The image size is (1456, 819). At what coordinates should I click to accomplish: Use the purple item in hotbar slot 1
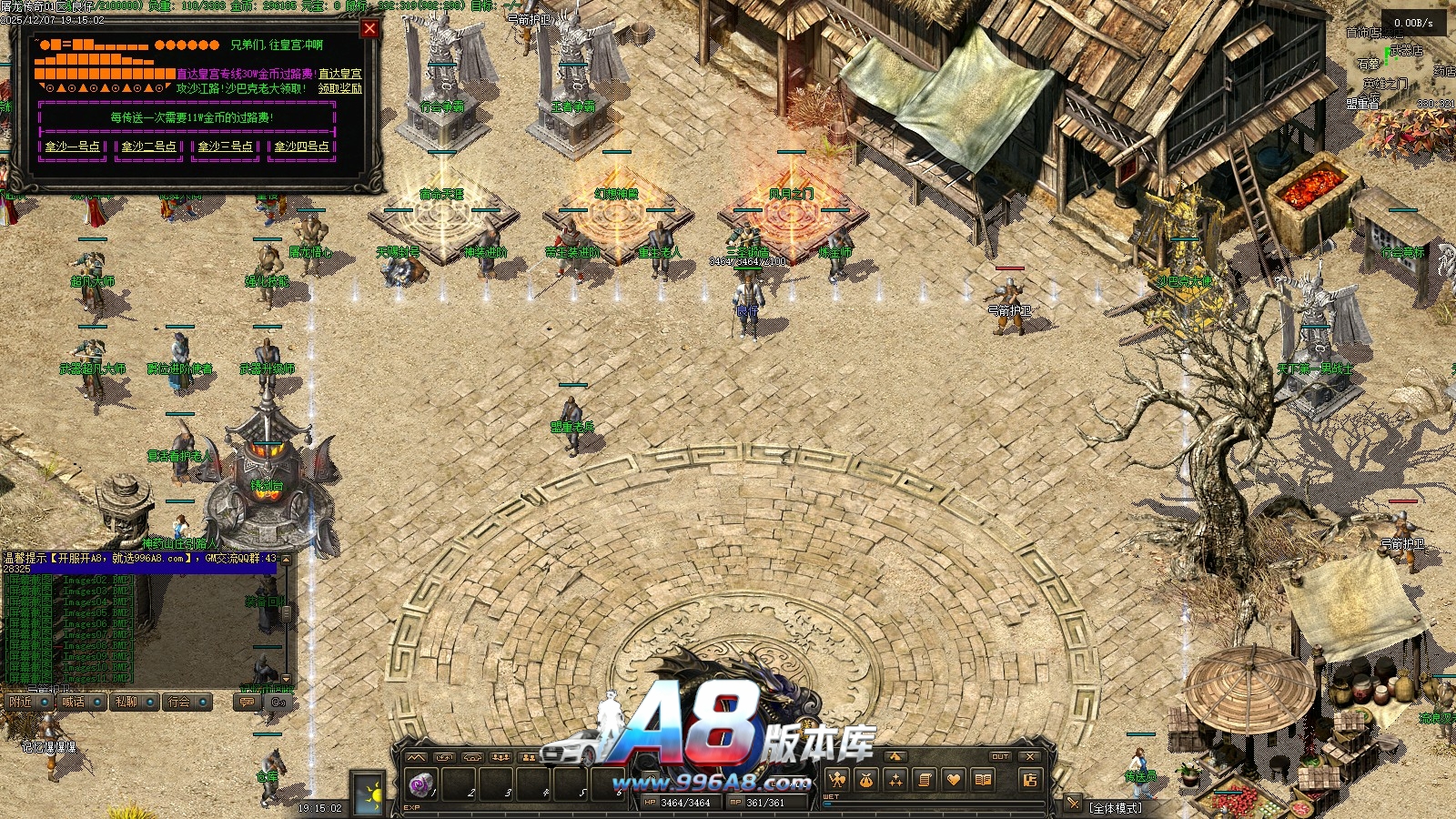[x=420, y=783]
